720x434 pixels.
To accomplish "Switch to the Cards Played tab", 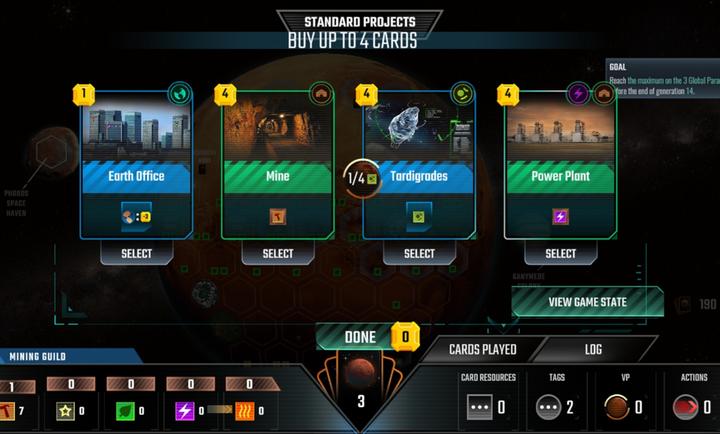I will (x=483, y=349).
